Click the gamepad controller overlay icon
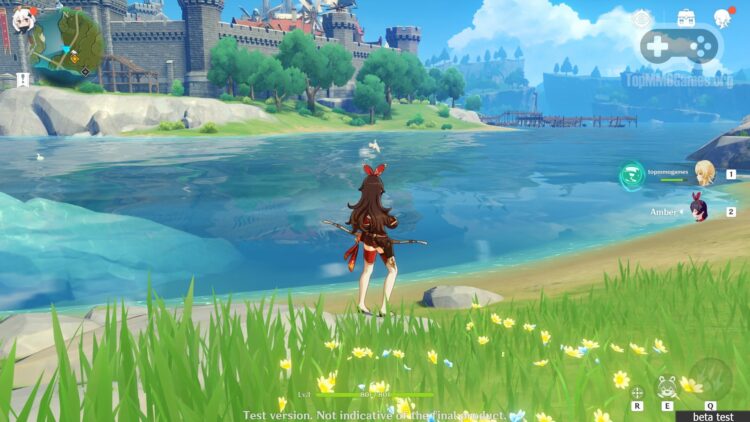 (680, 45)
